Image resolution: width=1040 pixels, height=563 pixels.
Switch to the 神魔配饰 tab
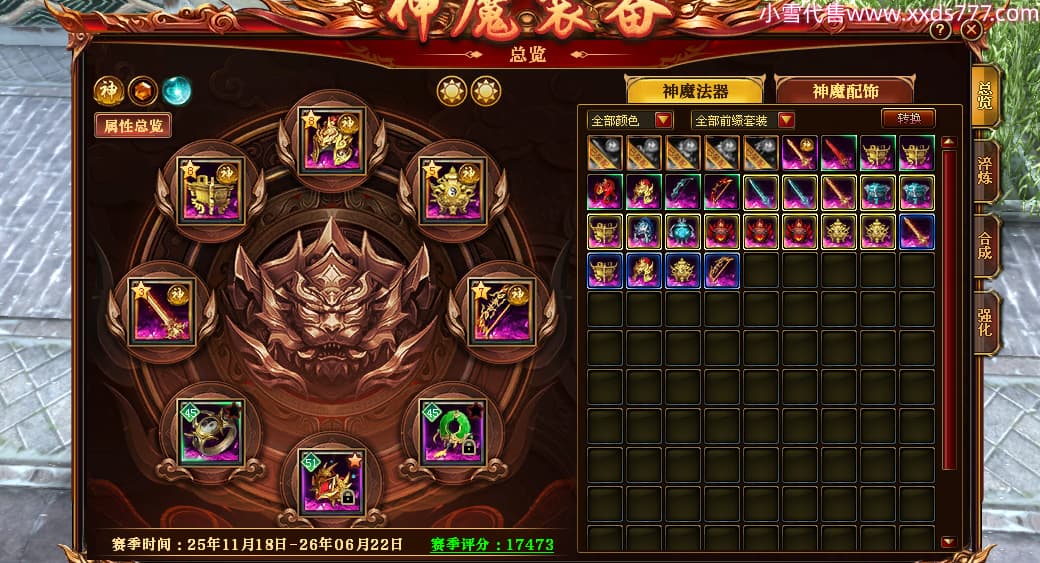pyautogui.click(x=845, y=91)
